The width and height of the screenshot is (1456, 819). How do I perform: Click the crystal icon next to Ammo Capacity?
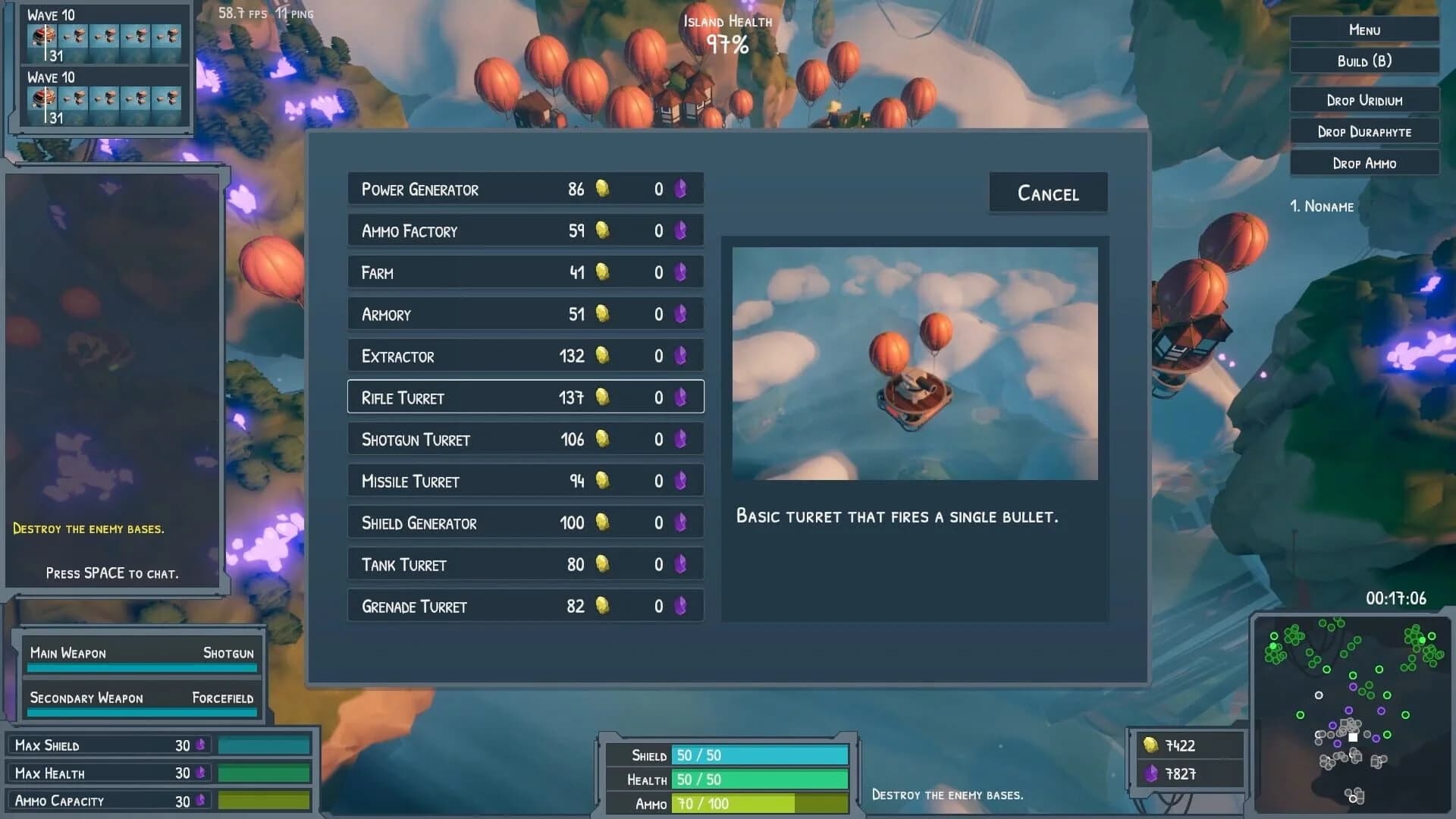point(199,800)
